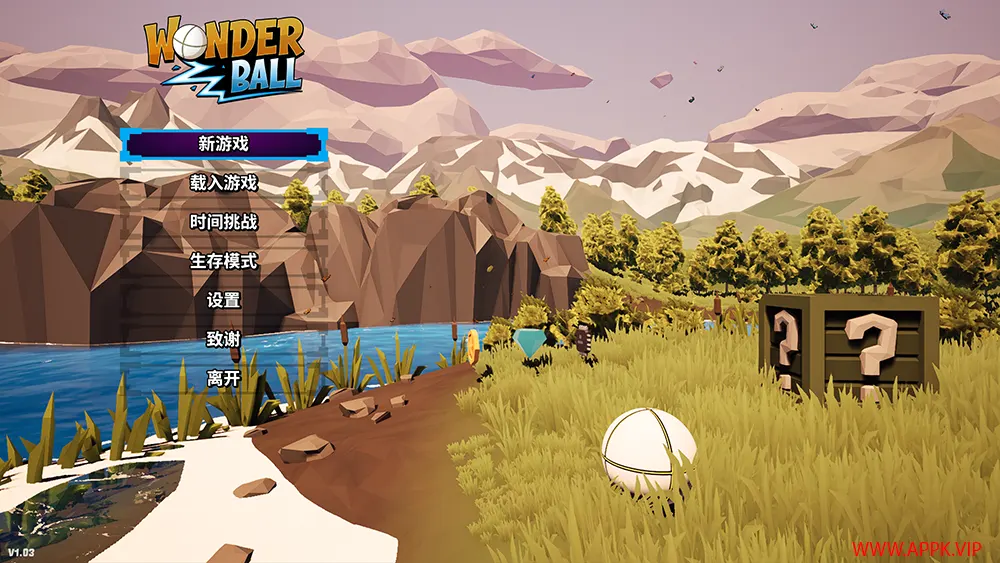Select Time Challenge mode (时间挑战)

(224, 222)
